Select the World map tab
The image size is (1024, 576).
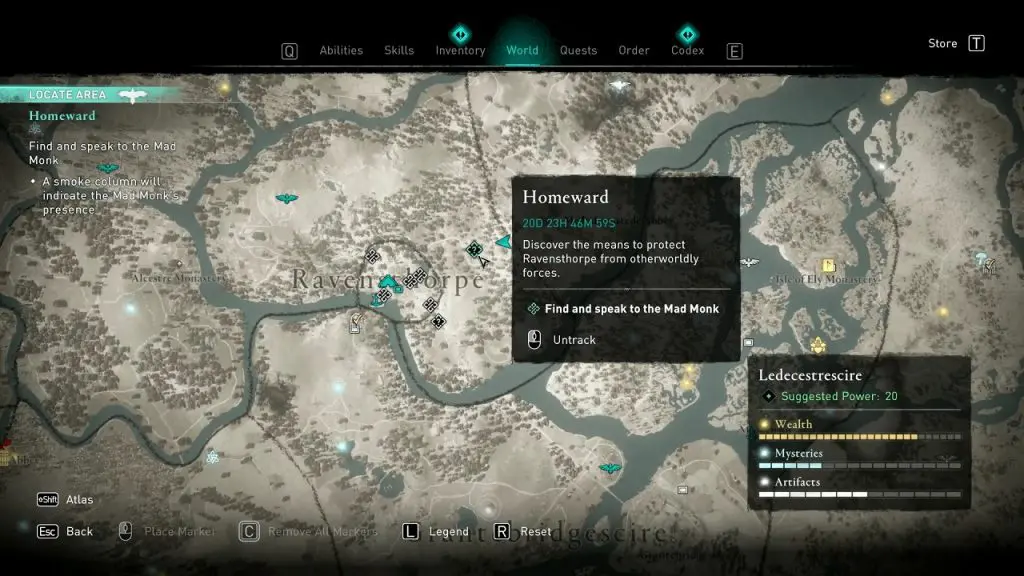(522, 51)
